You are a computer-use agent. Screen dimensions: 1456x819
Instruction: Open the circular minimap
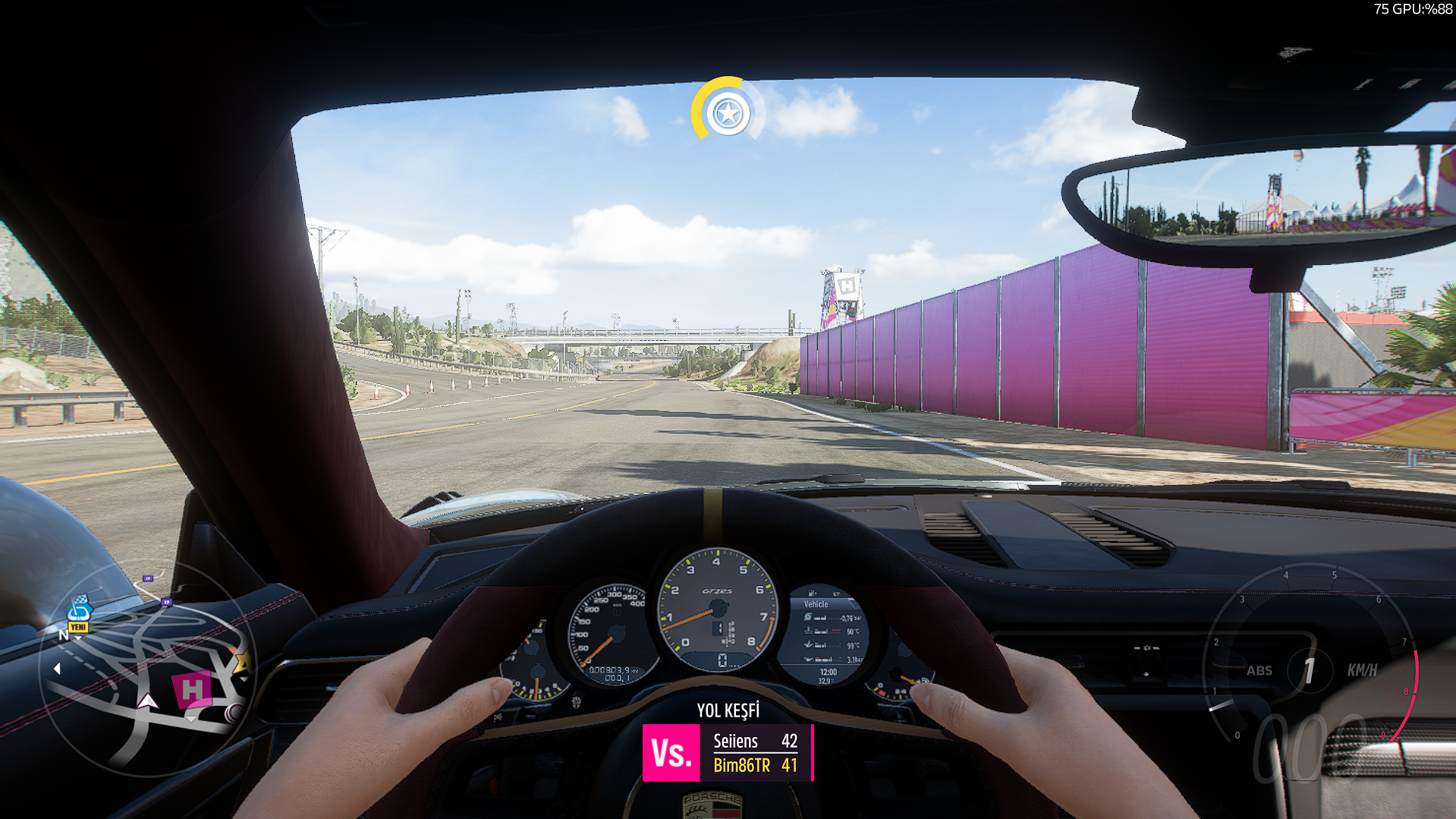point(148,672)
